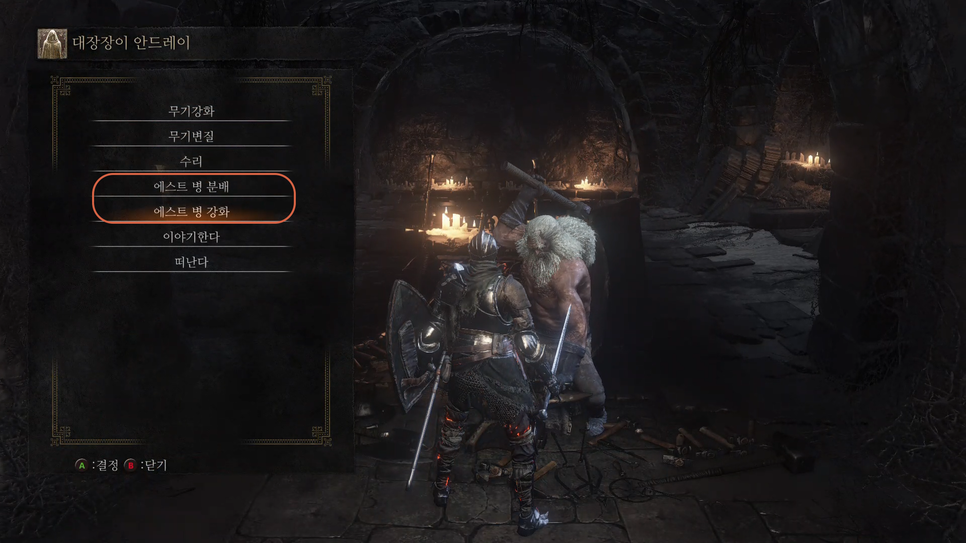Image resolution: width=966 pixels, height=543 pixels.
Task: Choose 에스트 병 강화 (Reinforce Estus Flask)
Action: (191, 211)
